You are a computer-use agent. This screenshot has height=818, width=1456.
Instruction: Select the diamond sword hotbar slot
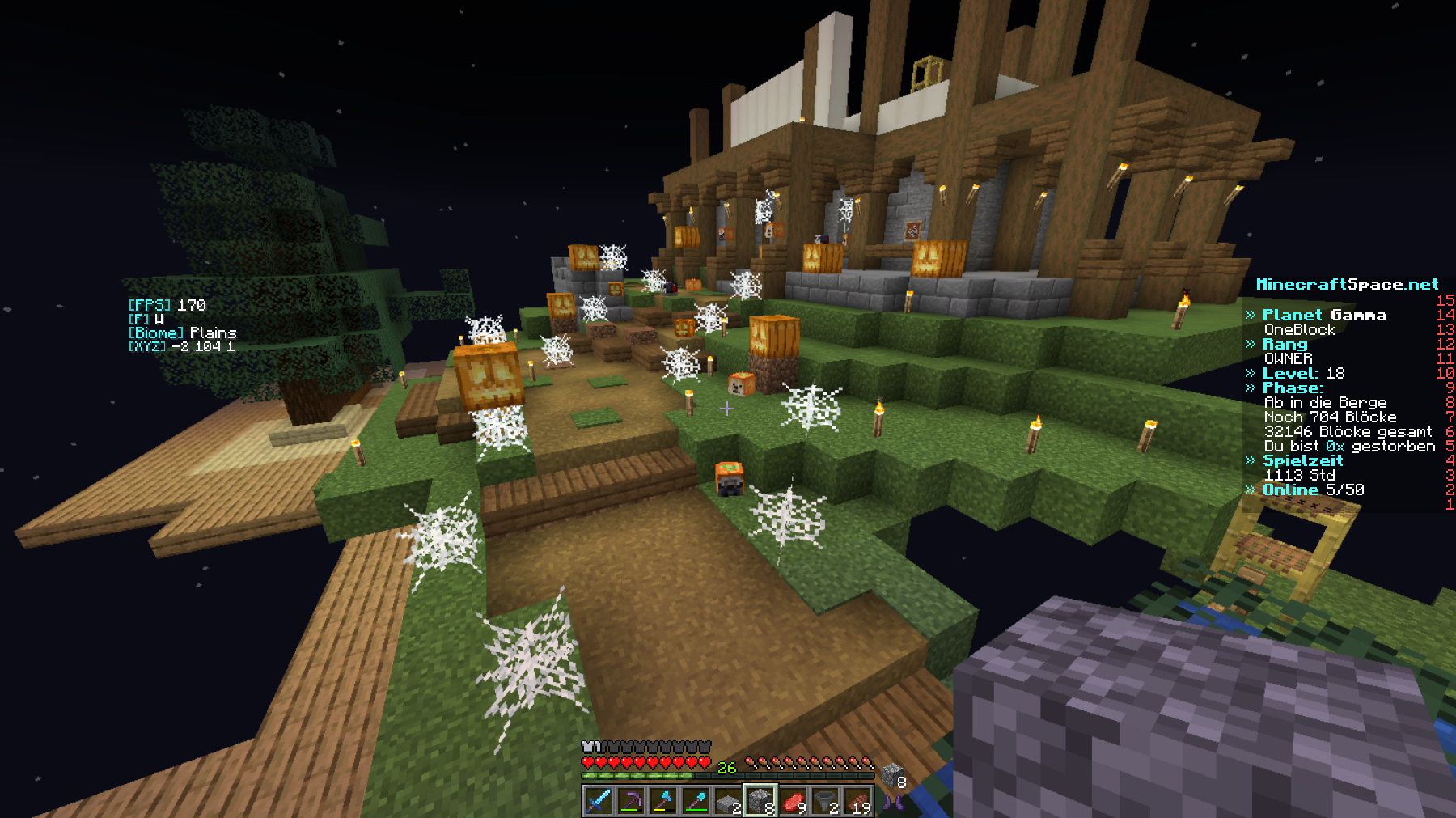pyautogui.click(x=598, y=801)
